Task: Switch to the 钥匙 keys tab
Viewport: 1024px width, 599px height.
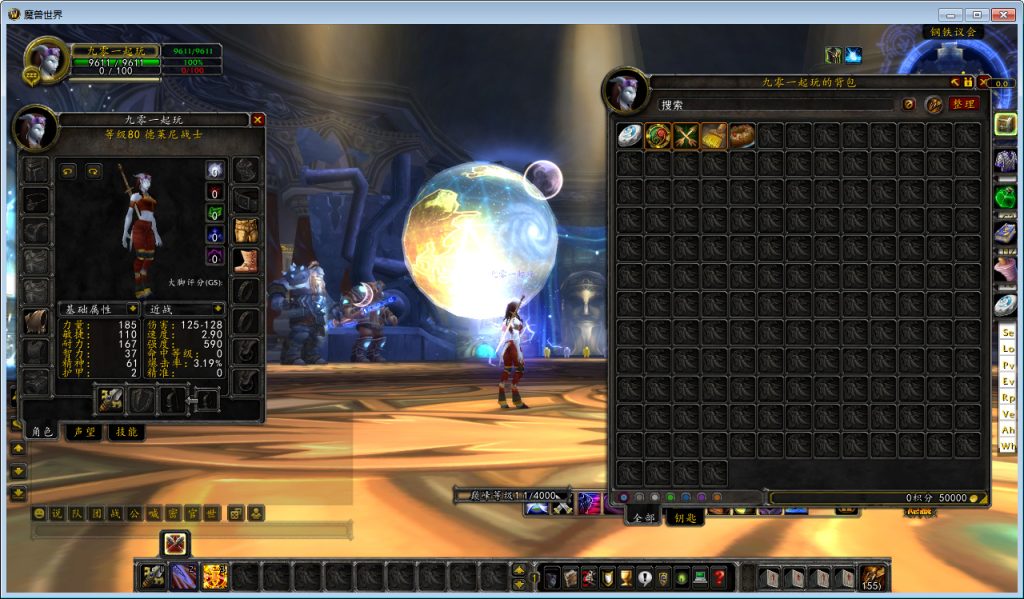Action: pyautogui.click(x=685, y=517)
